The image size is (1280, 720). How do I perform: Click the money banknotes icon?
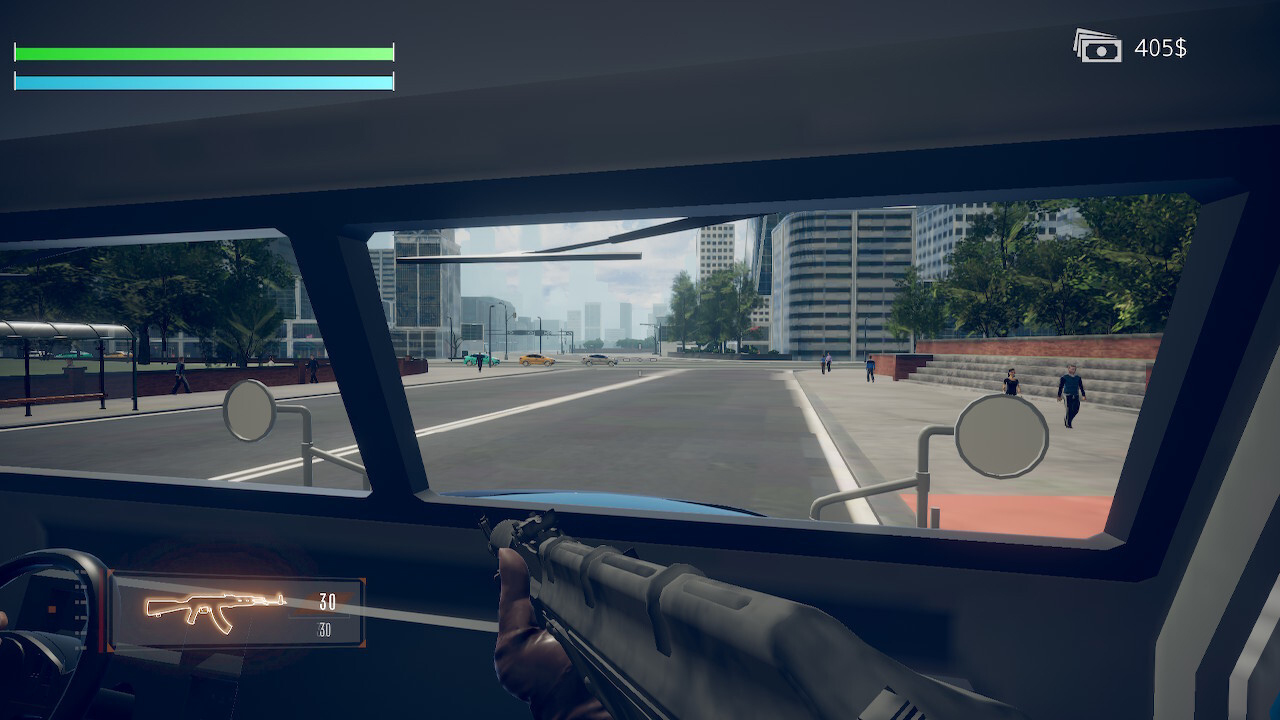1098,47
